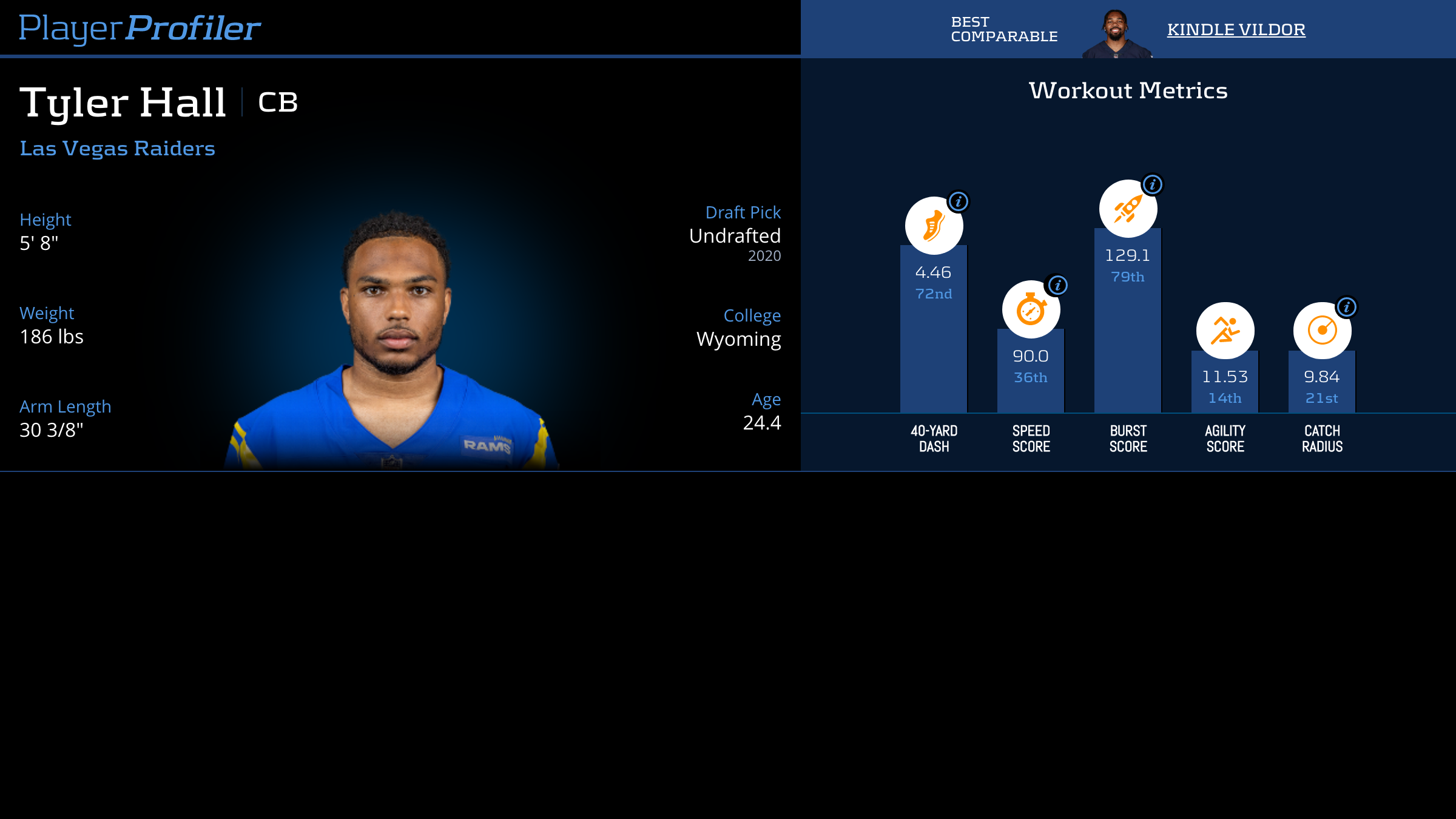Image resolution: width=1456 pixels, height=819 pixels.
Task: Show info for Burst Score metric
Action: click(1152, 184)
